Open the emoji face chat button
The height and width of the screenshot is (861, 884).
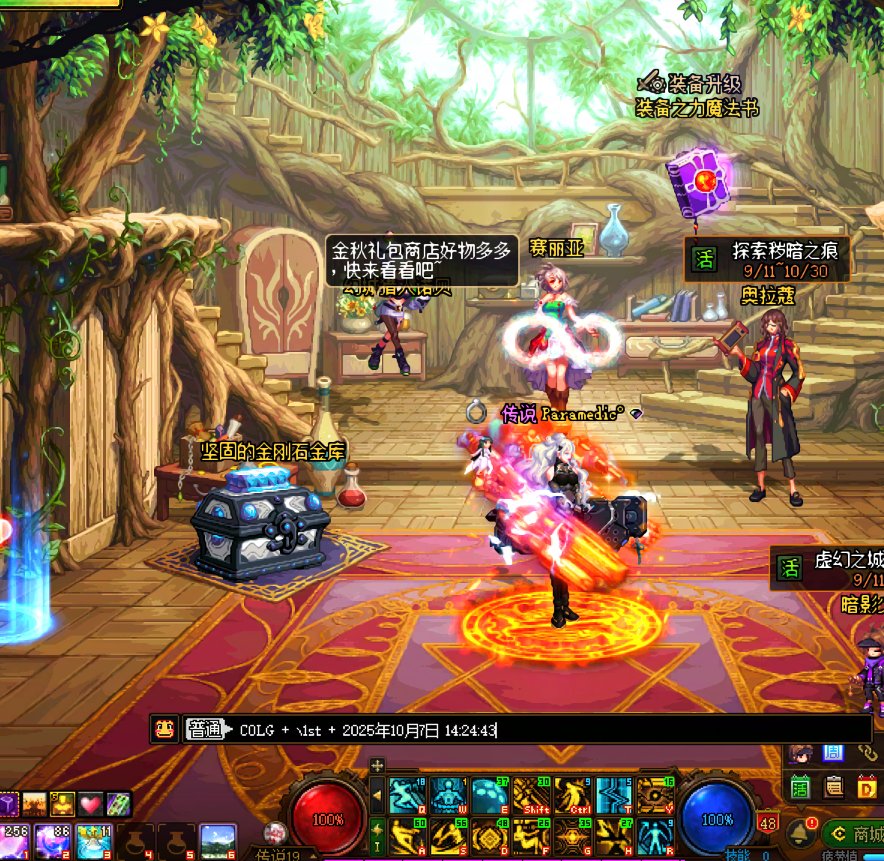[163, 729]
